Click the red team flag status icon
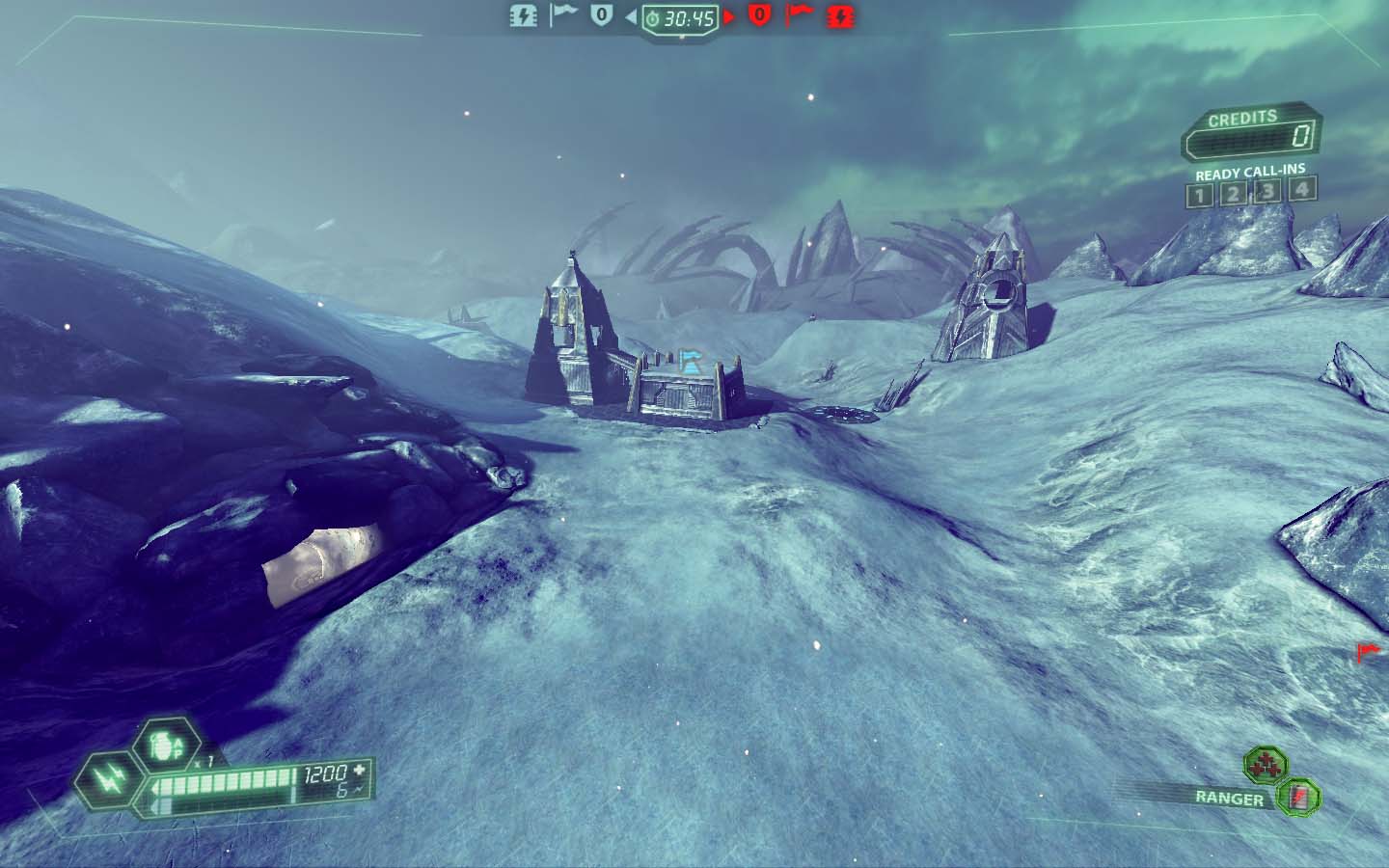 (801, 14)
